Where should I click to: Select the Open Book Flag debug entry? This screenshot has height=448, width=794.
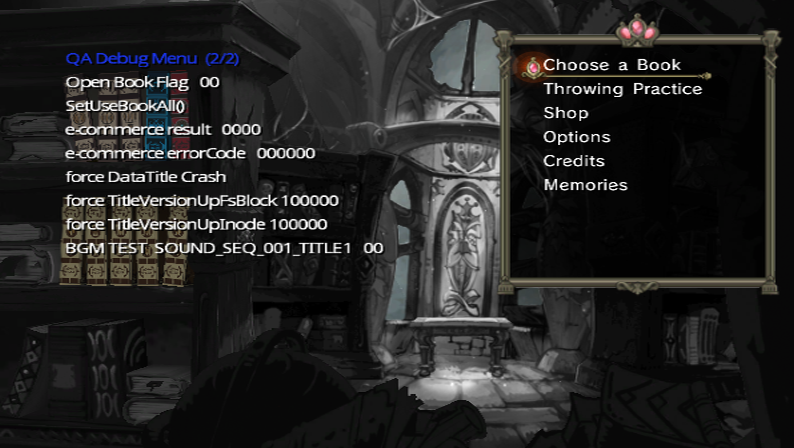coord(142,82)
